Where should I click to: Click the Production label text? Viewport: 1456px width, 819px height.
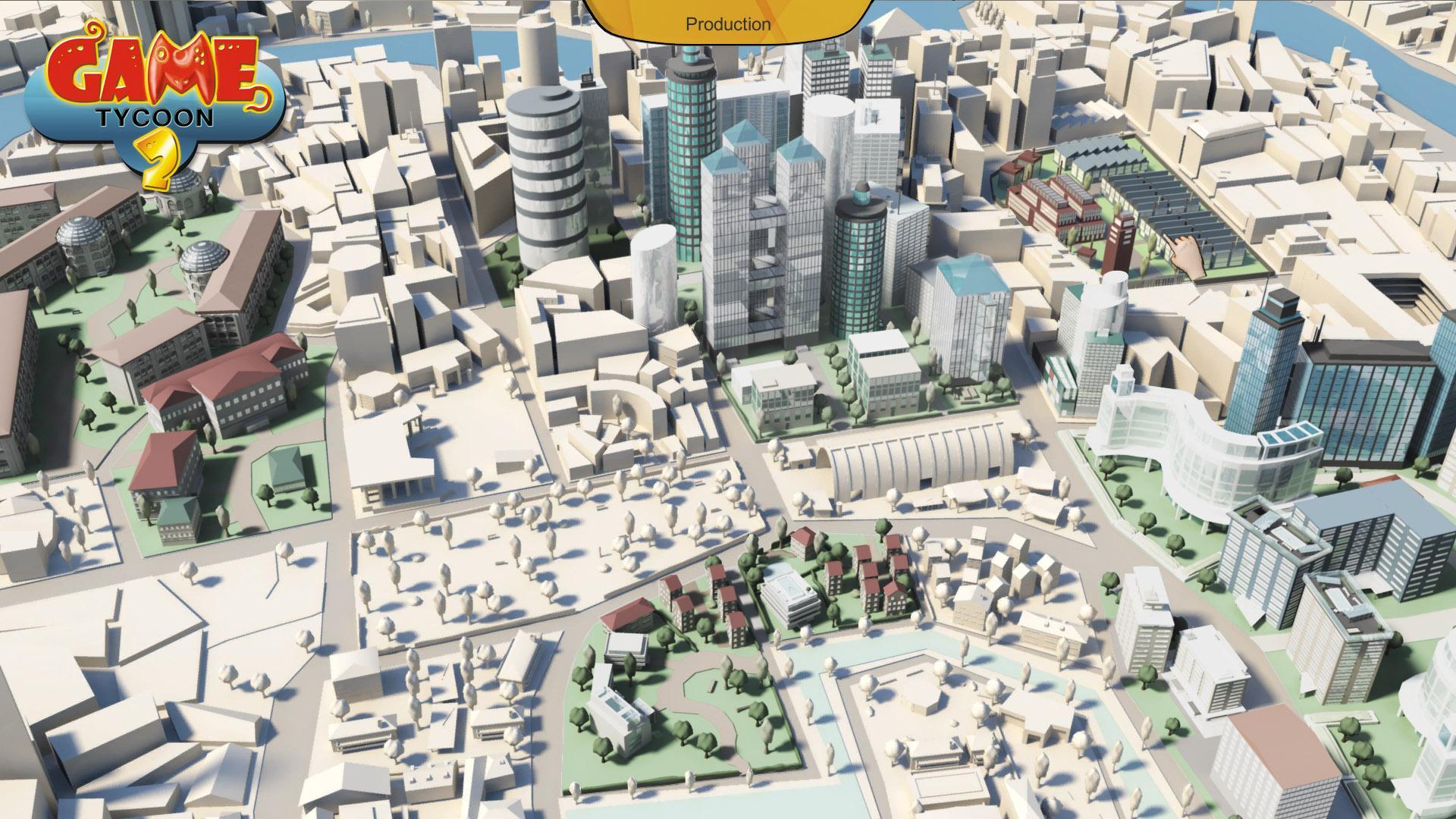click(726, 24)
